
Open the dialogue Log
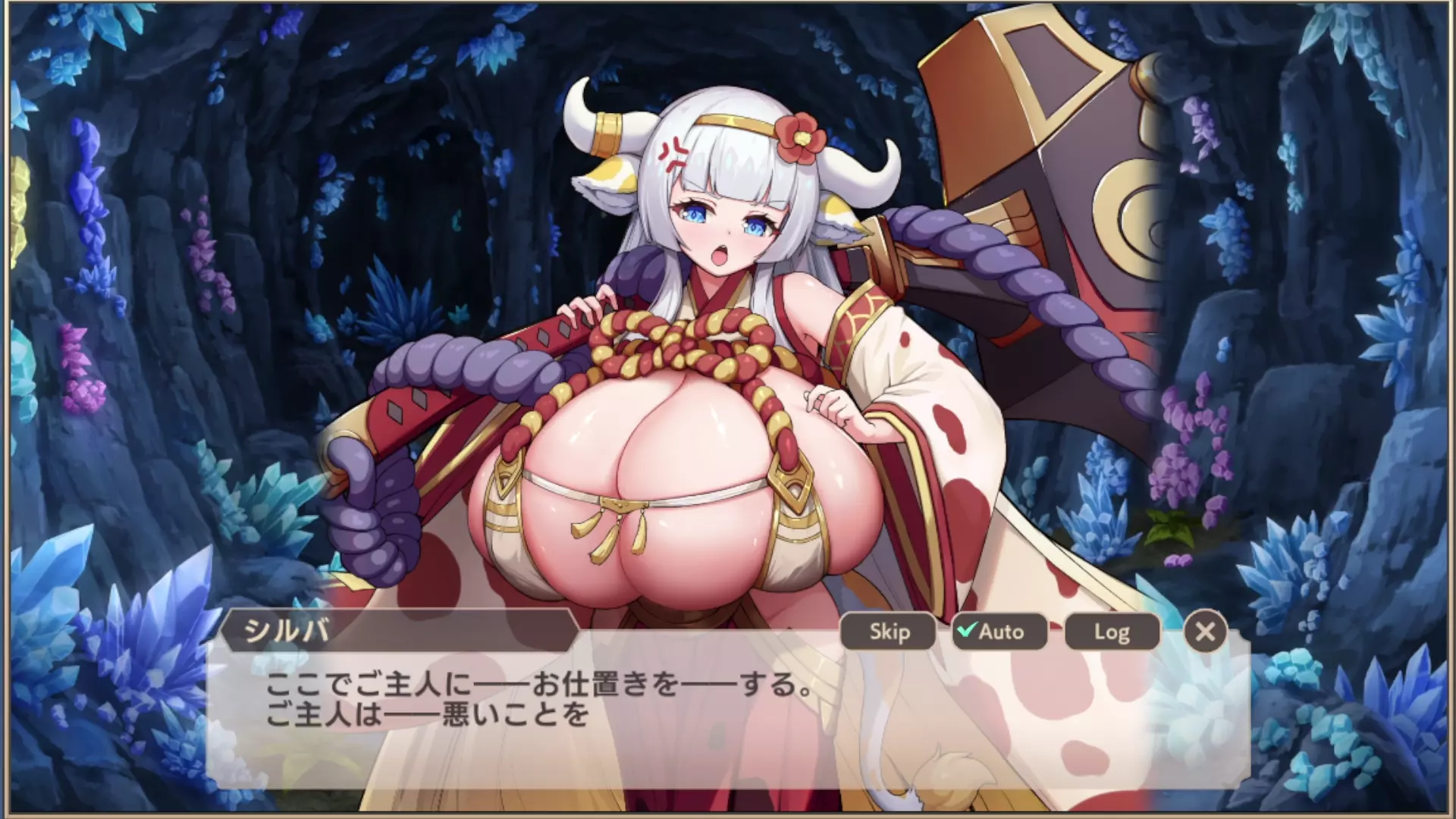tap(1112, 632)
